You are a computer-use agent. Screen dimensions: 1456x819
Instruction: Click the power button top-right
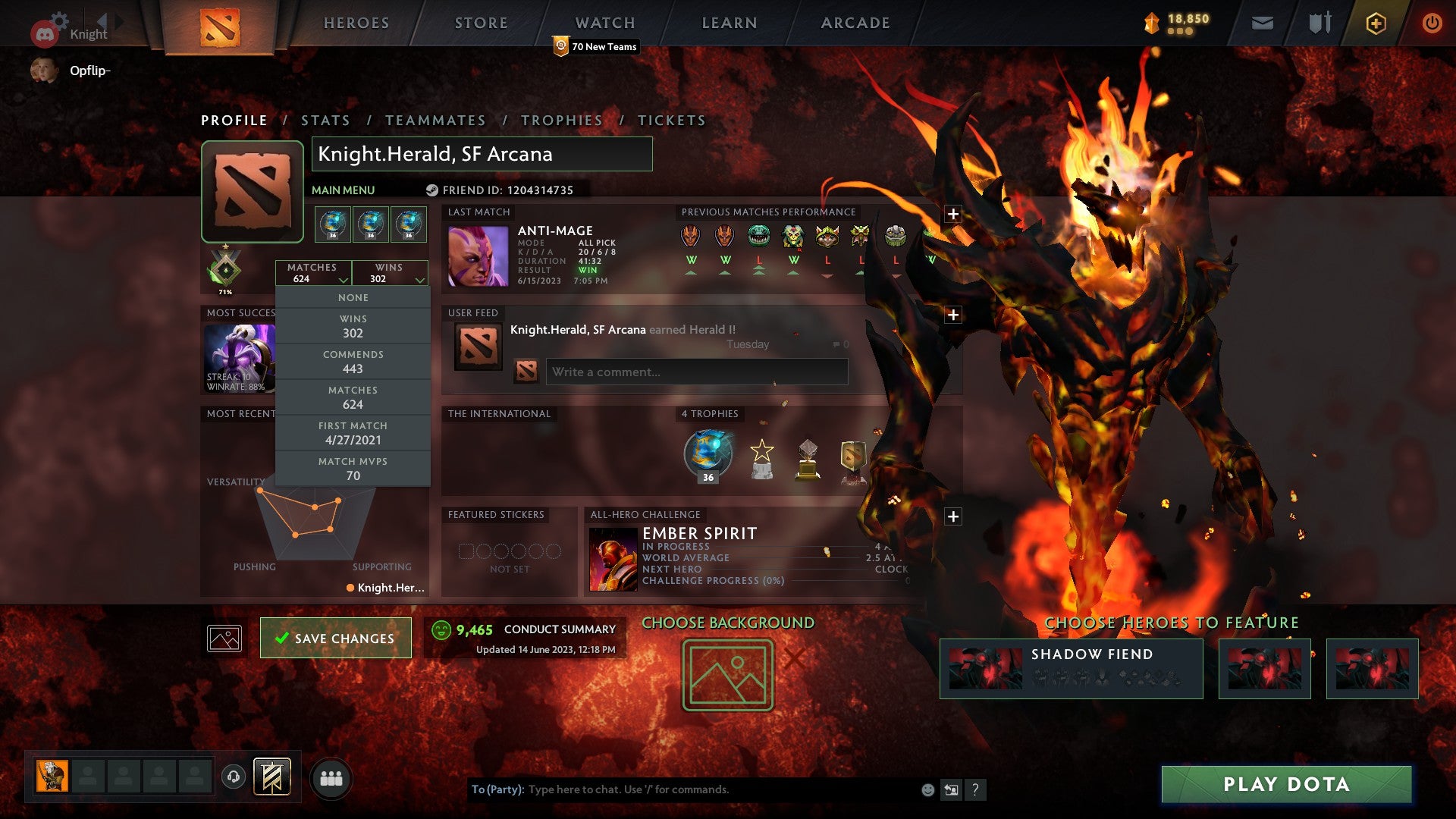pyautogui.click(x=1432, y=23)
